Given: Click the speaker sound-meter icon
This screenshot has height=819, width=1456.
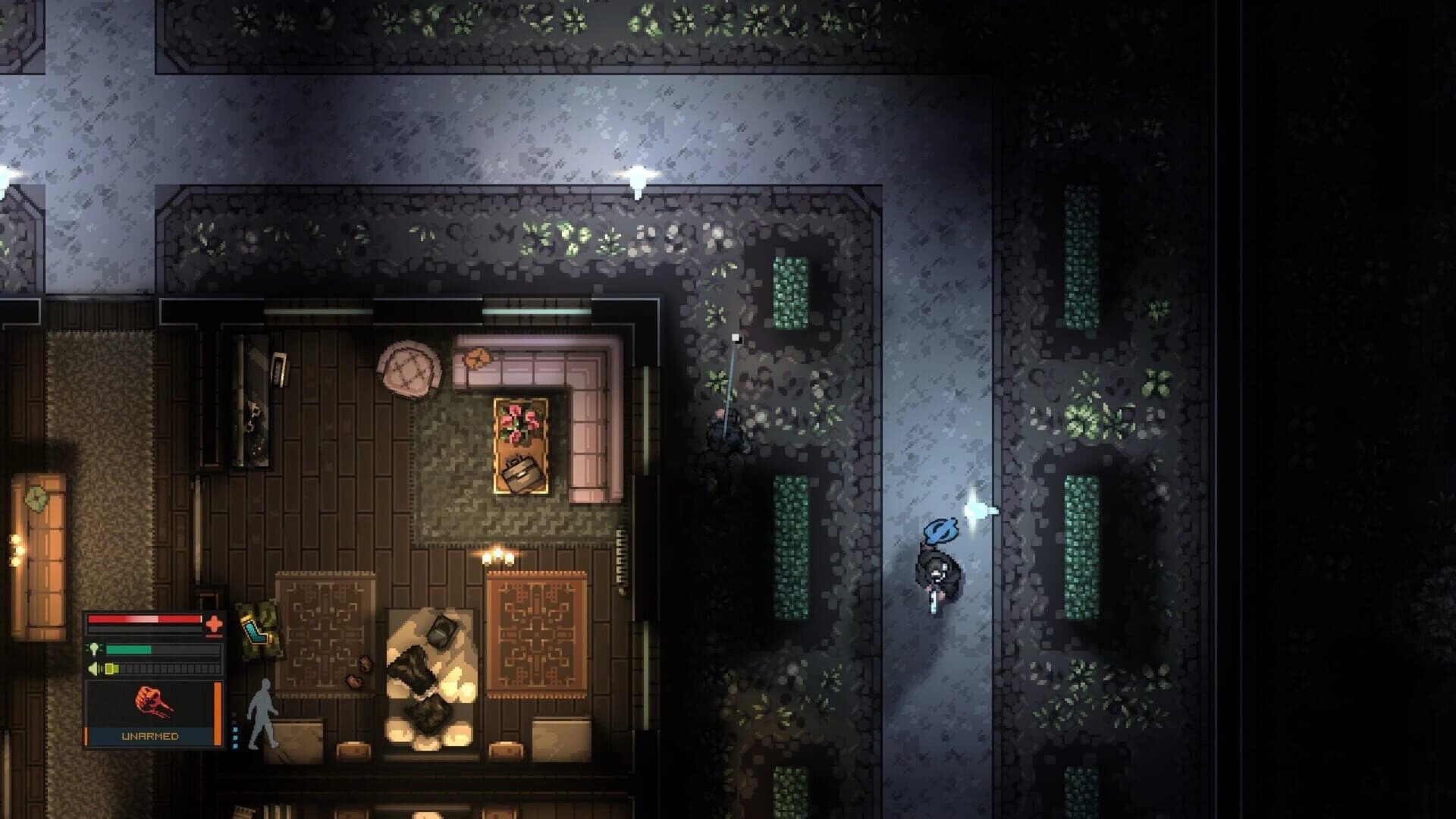Looking at the screenshot, I should coord(93,669).
